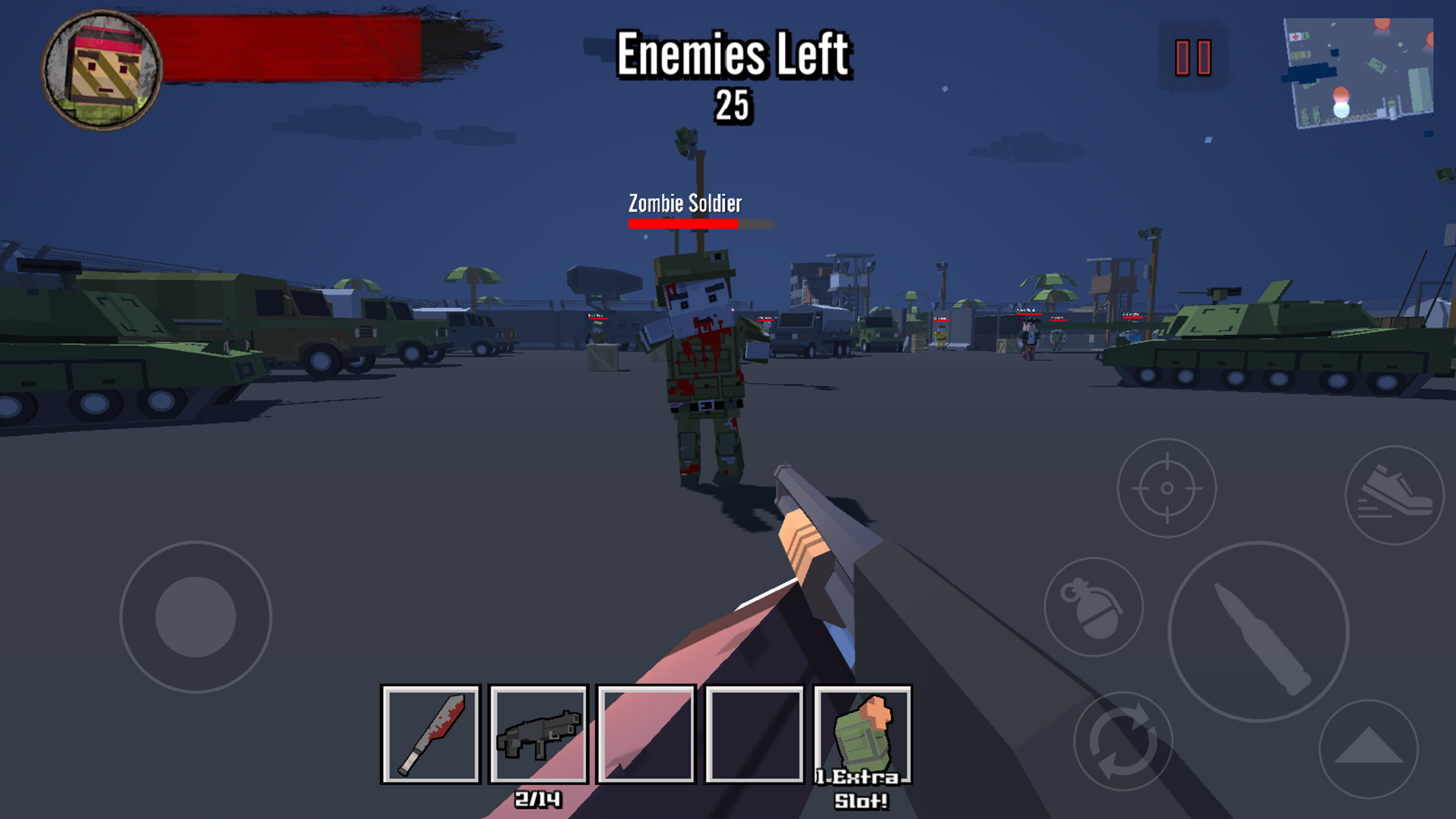Open the minimap in the top right corner
The height and width of the screenshot is (819, 1456).
coord(1361,72)
